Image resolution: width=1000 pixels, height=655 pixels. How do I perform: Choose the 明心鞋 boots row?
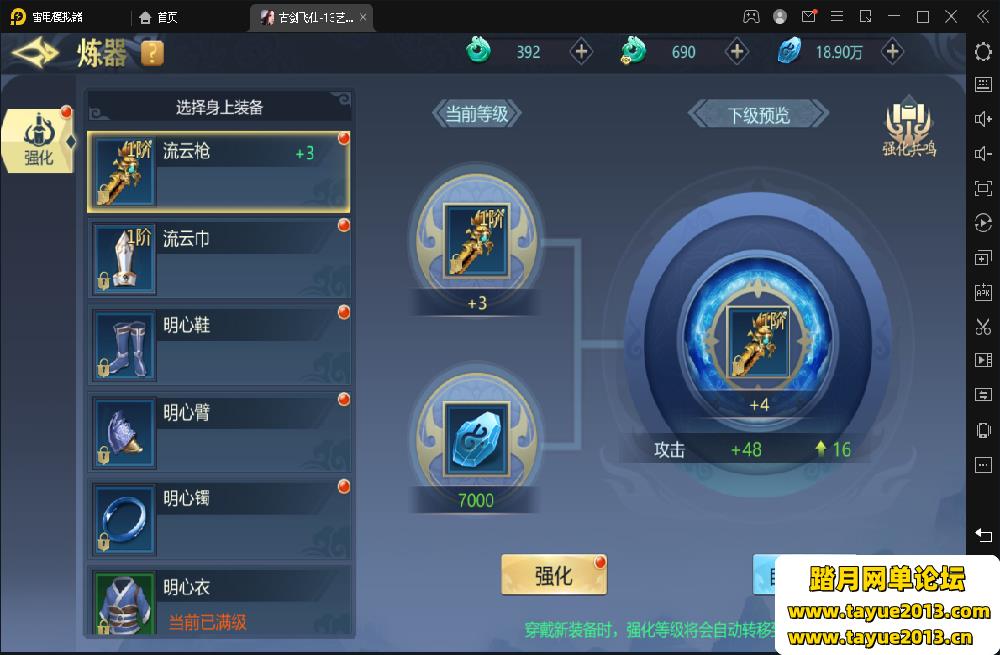(219, 344)
